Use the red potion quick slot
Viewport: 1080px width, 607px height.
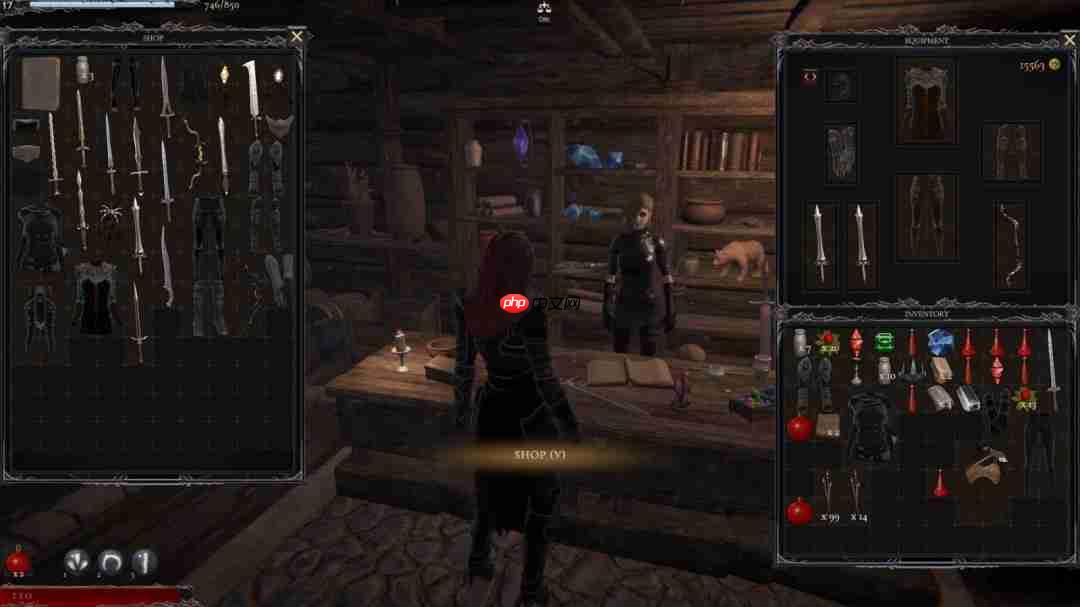[x=18, y=561]
